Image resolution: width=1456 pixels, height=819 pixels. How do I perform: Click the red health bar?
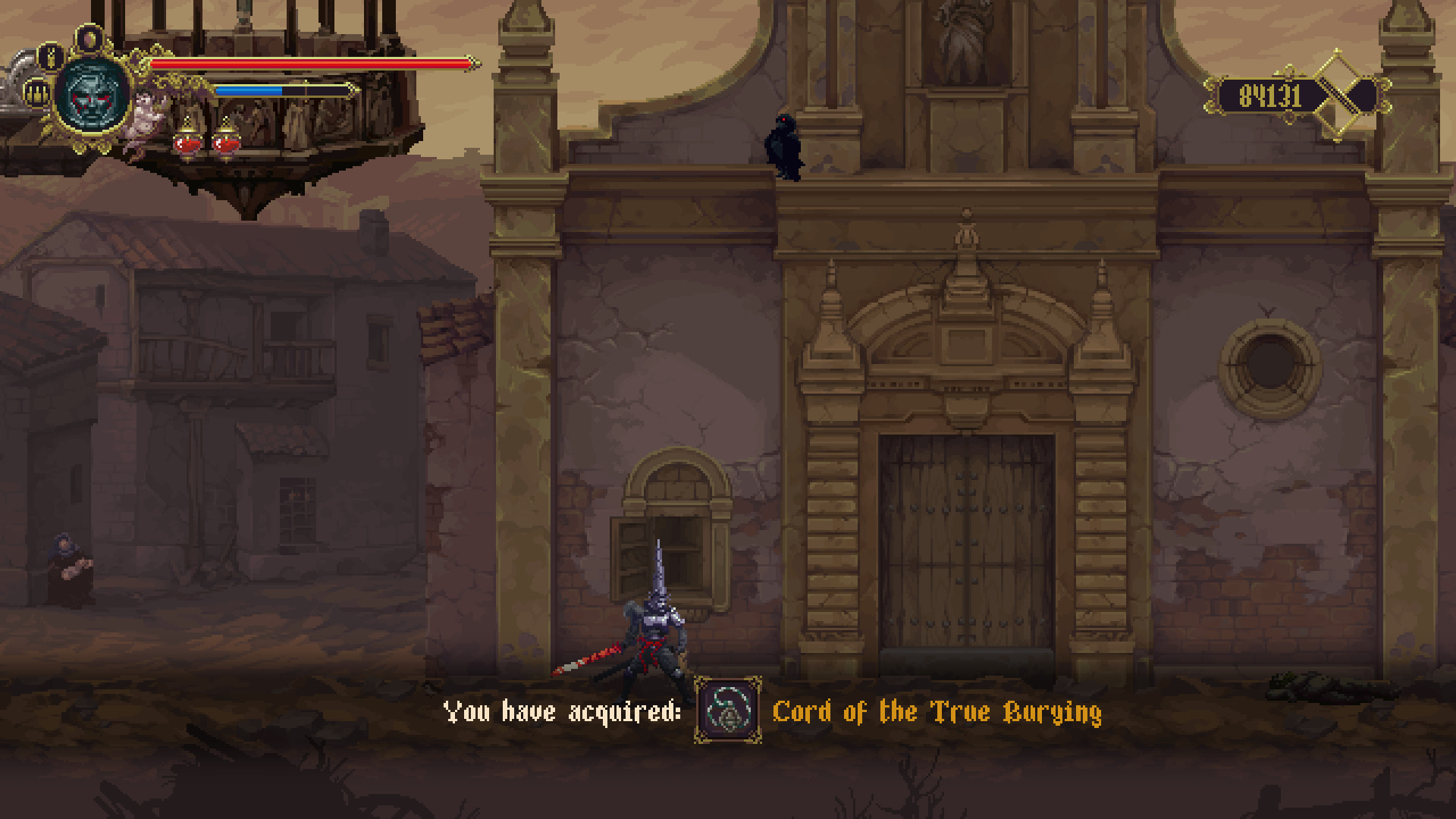[x=303, y=64]
